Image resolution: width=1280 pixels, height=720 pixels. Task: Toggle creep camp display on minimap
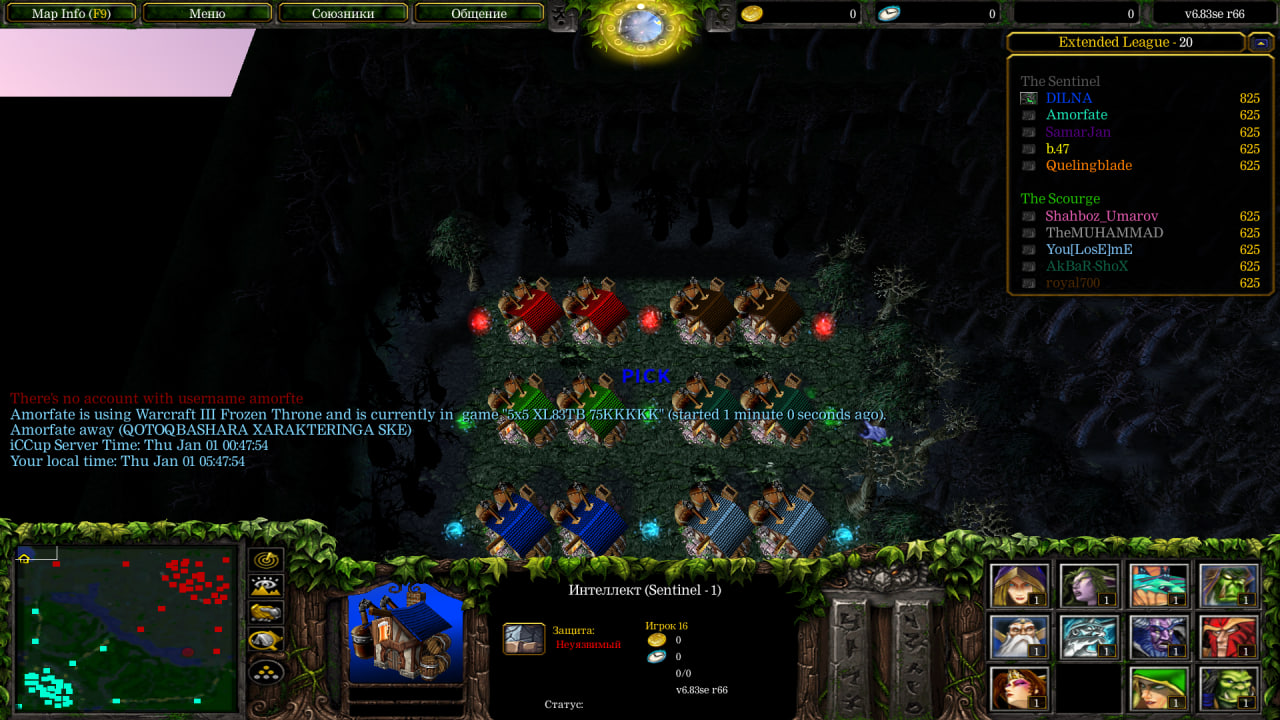click(x=266, y=640)
